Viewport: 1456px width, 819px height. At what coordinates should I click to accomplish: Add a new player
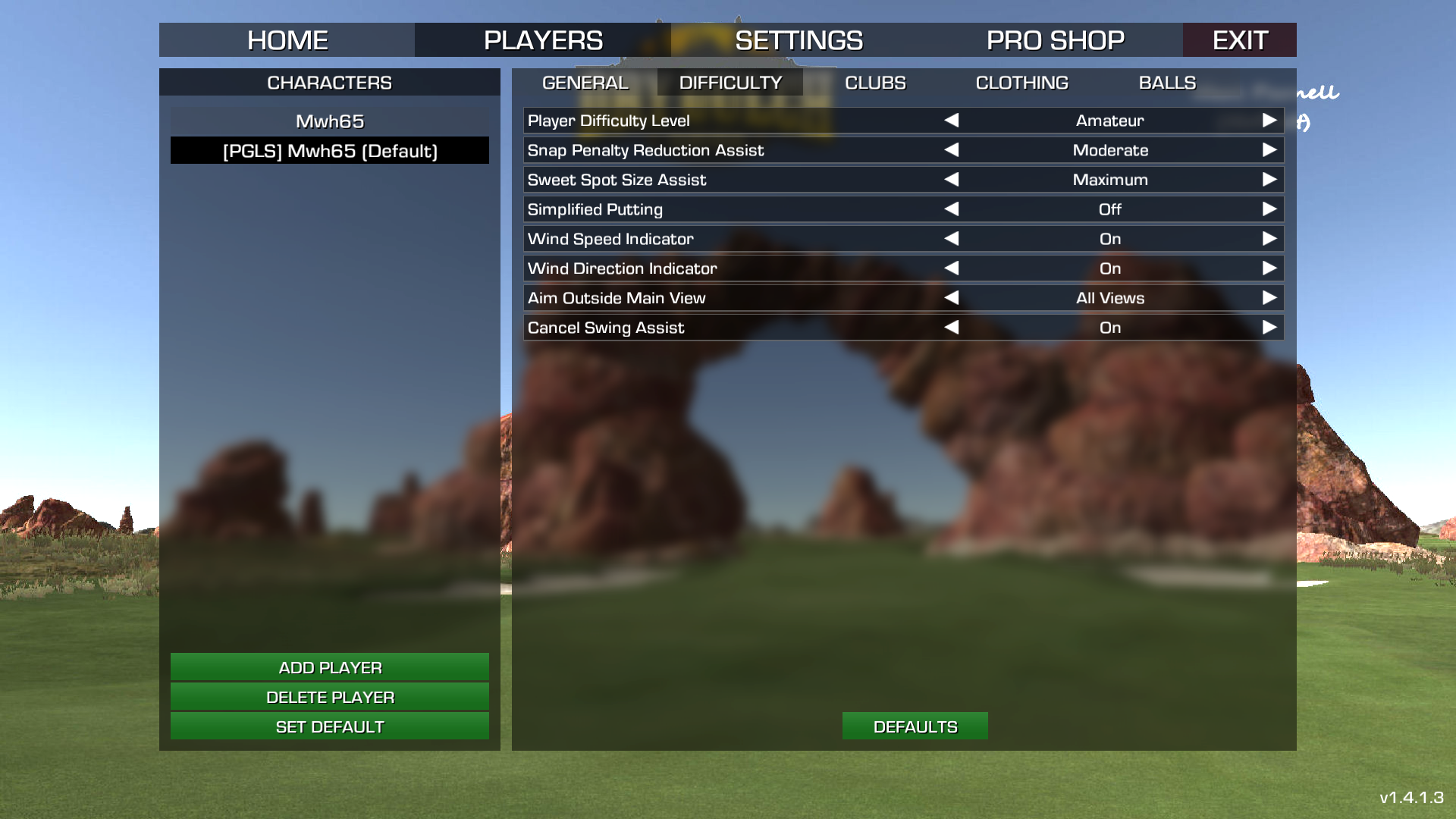330,667
